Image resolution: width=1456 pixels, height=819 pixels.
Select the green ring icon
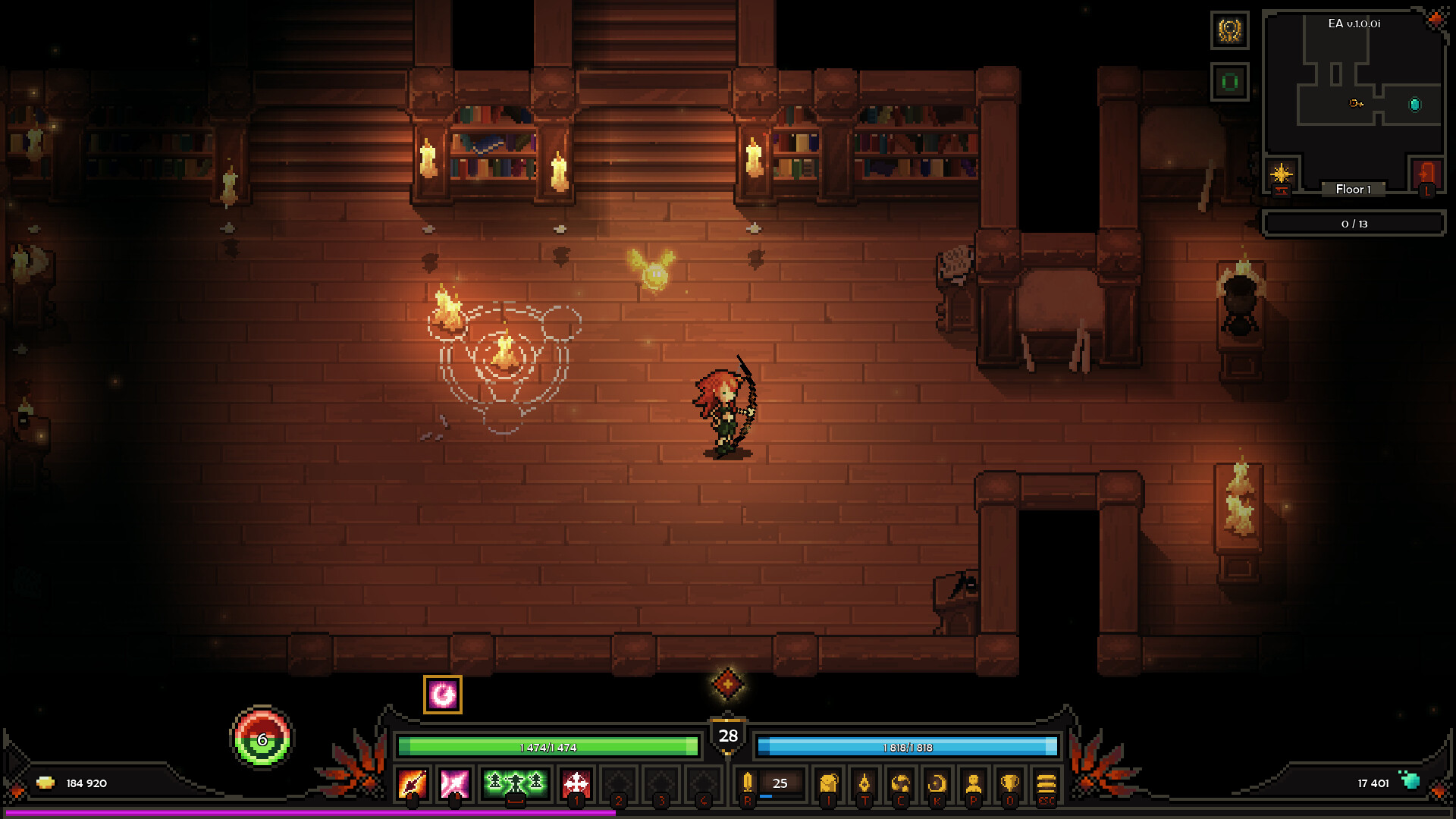pos(1229,81)
